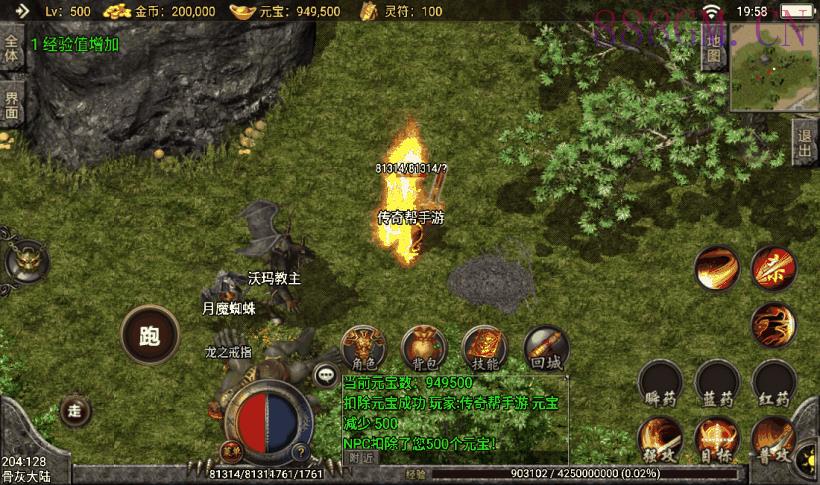The height and width of the screenshot is (485, 820).
Task: Use the 回城 town return scroll
Action: 545,346
